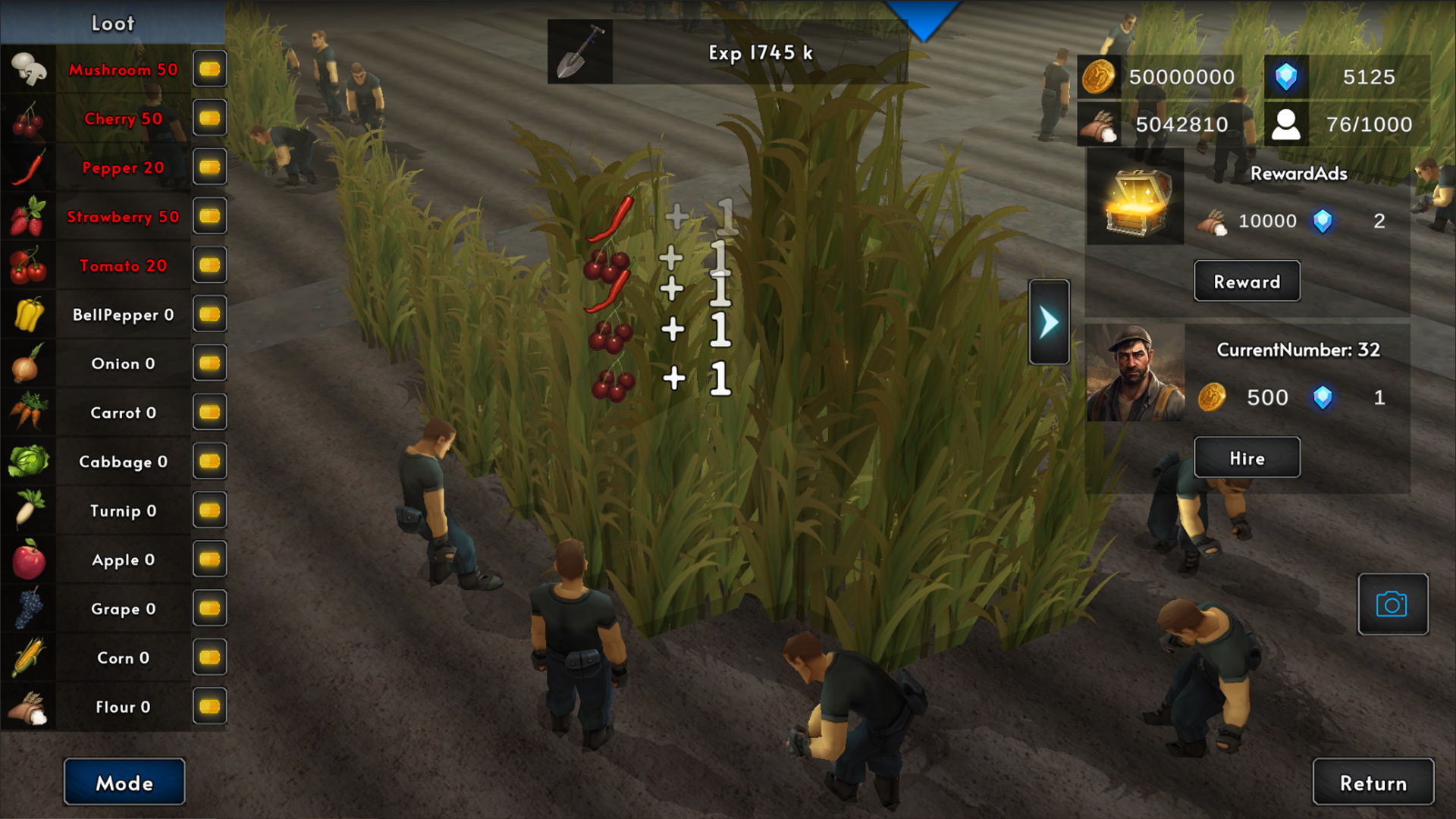Image resolution: width=1456 pixels, height=819 pixels.
Task: Select the Mushroom loot icon
Action: tap(28, 69)
